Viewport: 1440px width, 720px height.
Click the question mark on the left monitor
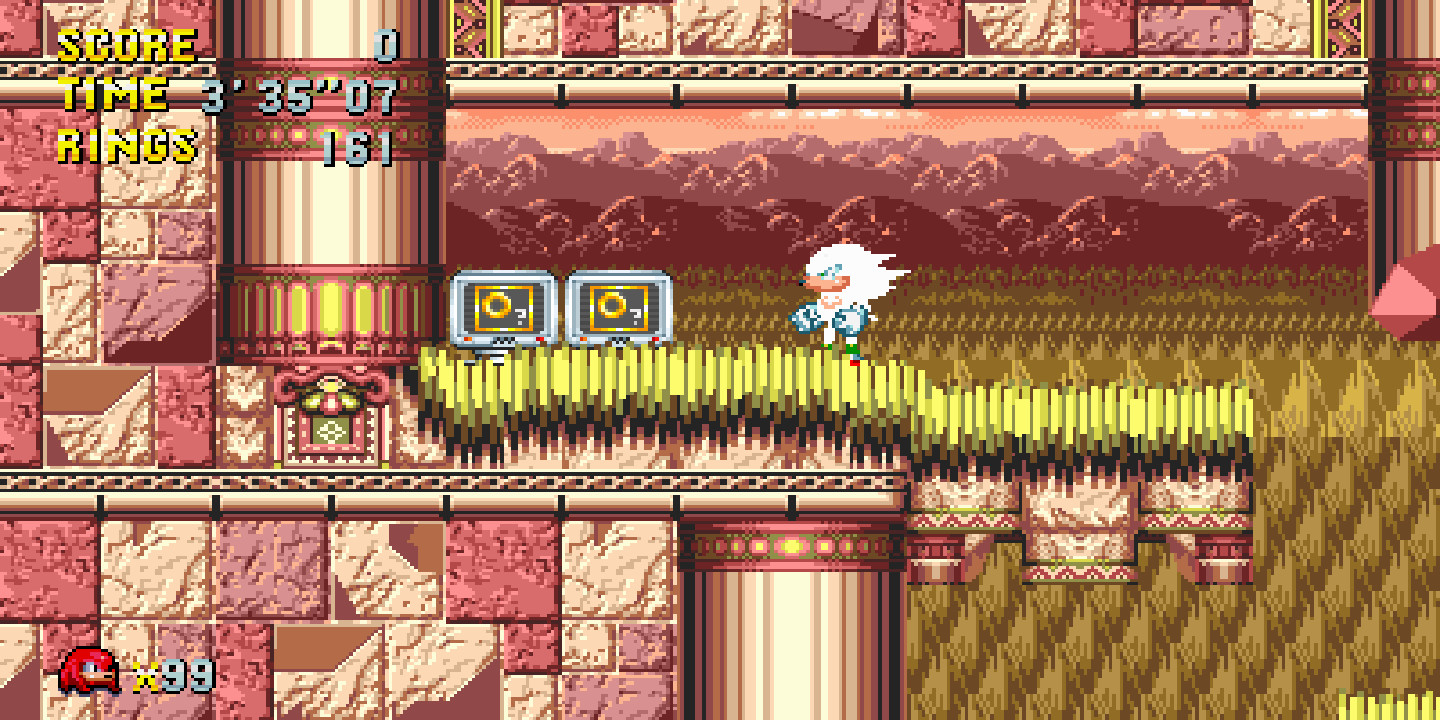pyautogui.click(x=520, y=315)
